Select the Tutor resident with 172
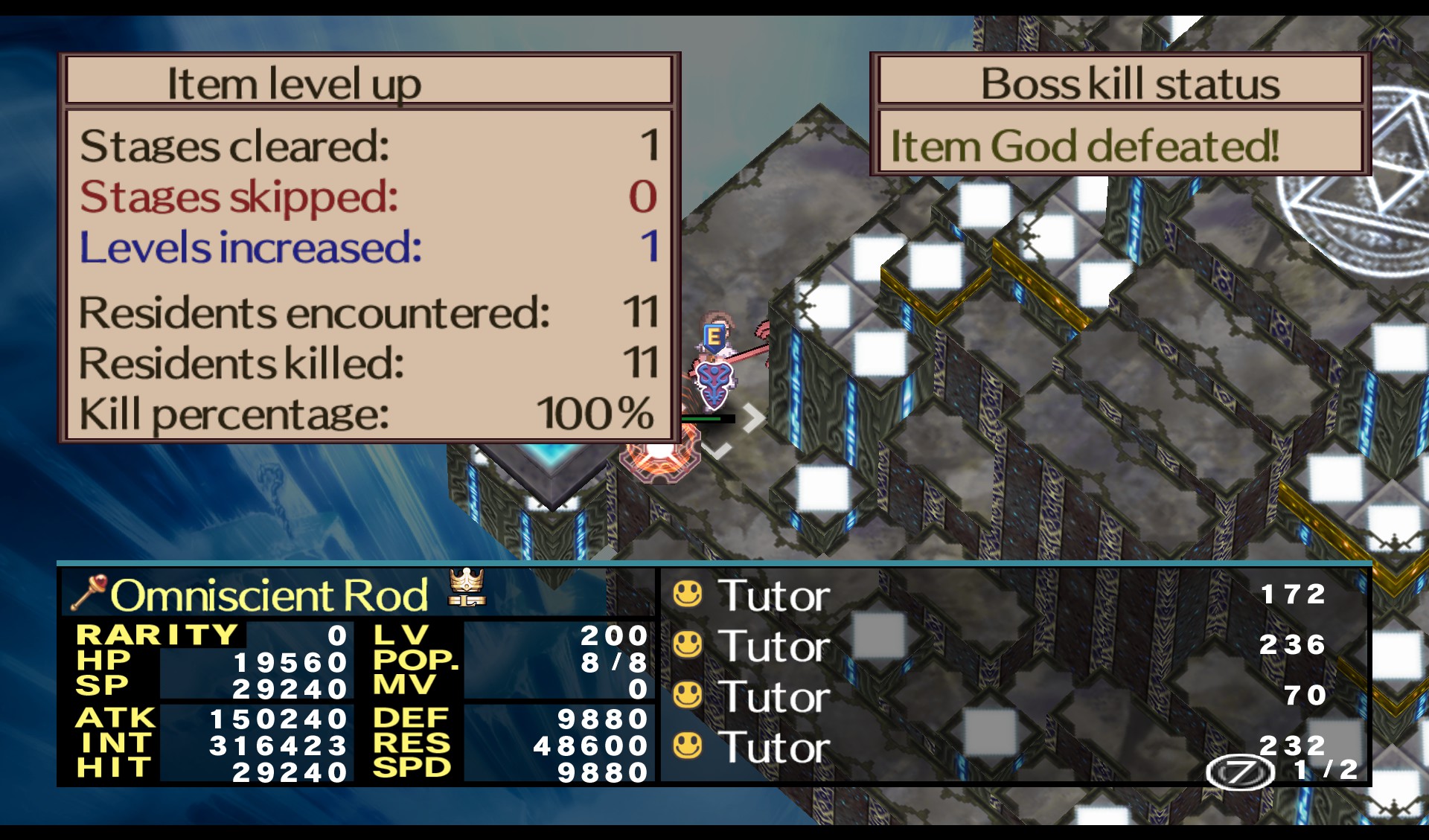The height and width of the screenshot is (840, 1429). [x=774, y=595]
